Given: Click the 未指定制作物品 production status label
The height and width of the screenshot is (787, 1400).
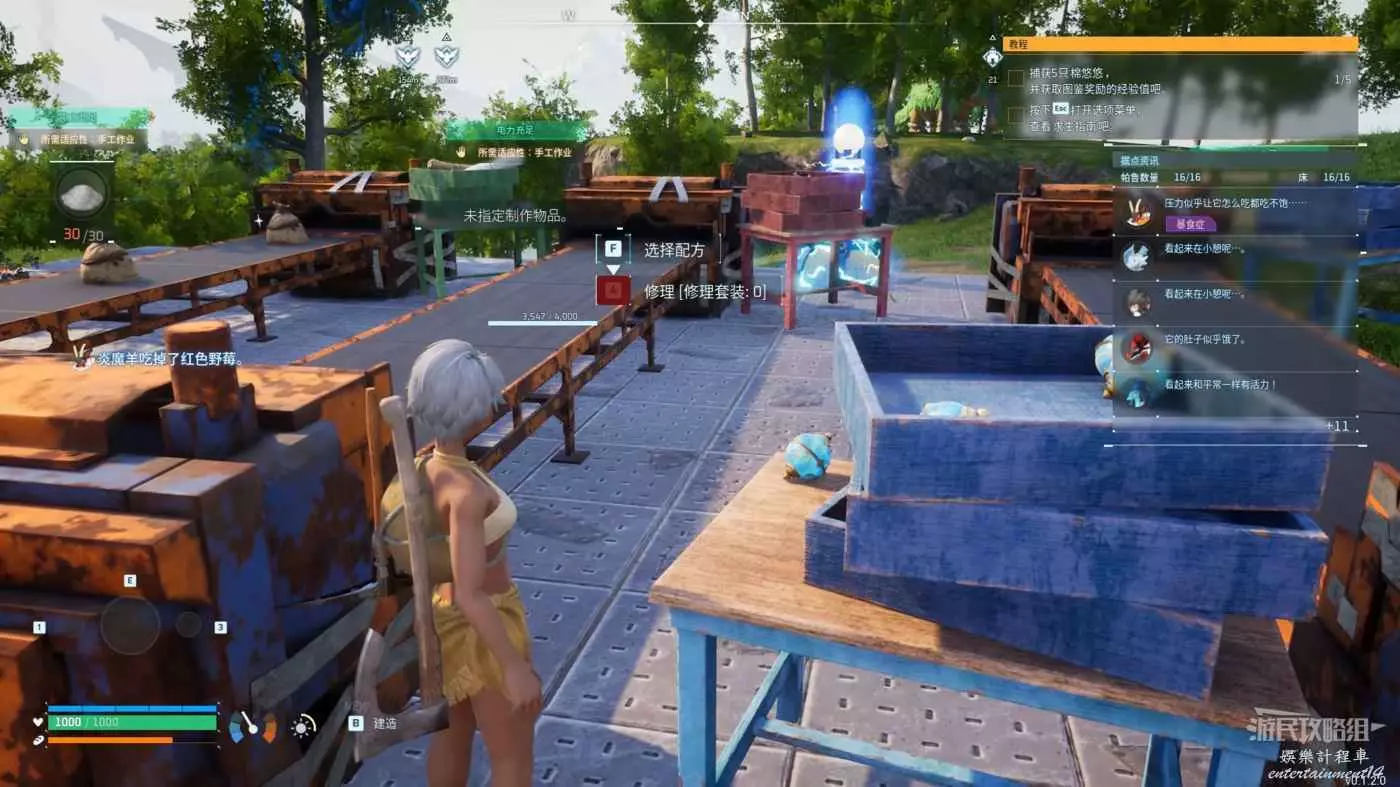Looking at the screenshot, I should [x=516, y=215].
